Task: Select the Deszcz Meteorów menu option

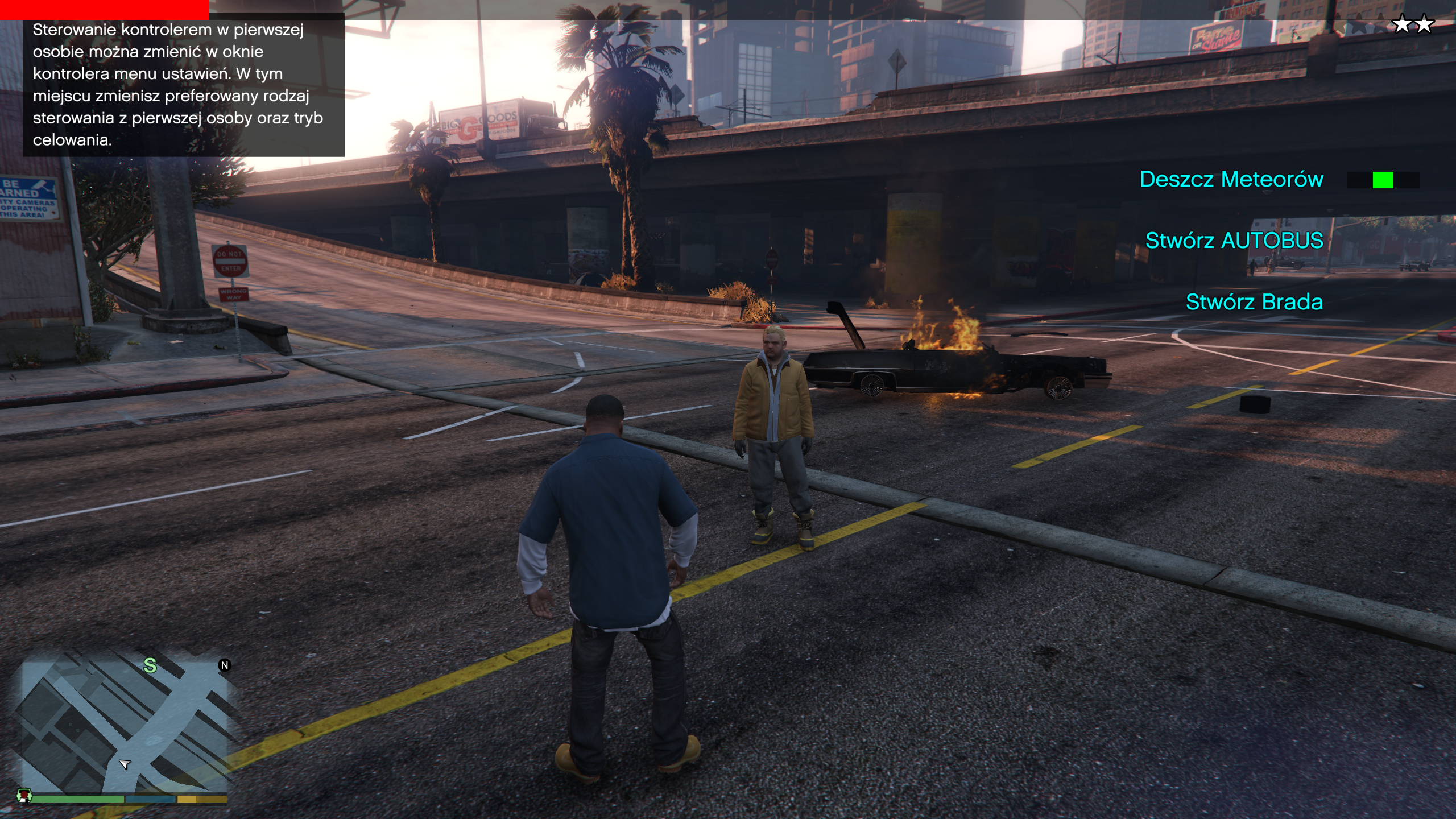Action: tap(1231, 179)
